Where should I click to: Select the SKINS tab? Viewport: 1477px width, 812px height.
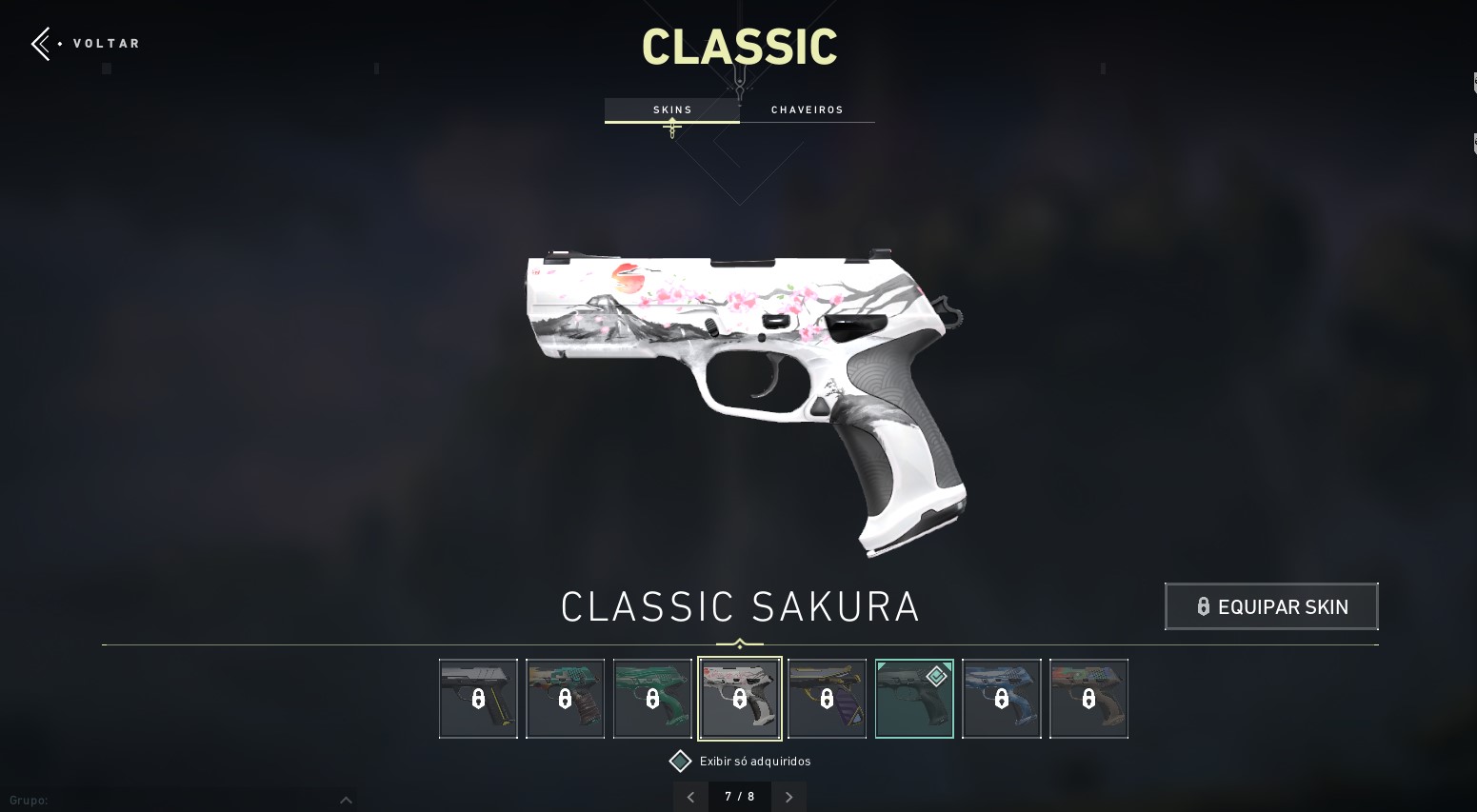click(x=672, y=109)
